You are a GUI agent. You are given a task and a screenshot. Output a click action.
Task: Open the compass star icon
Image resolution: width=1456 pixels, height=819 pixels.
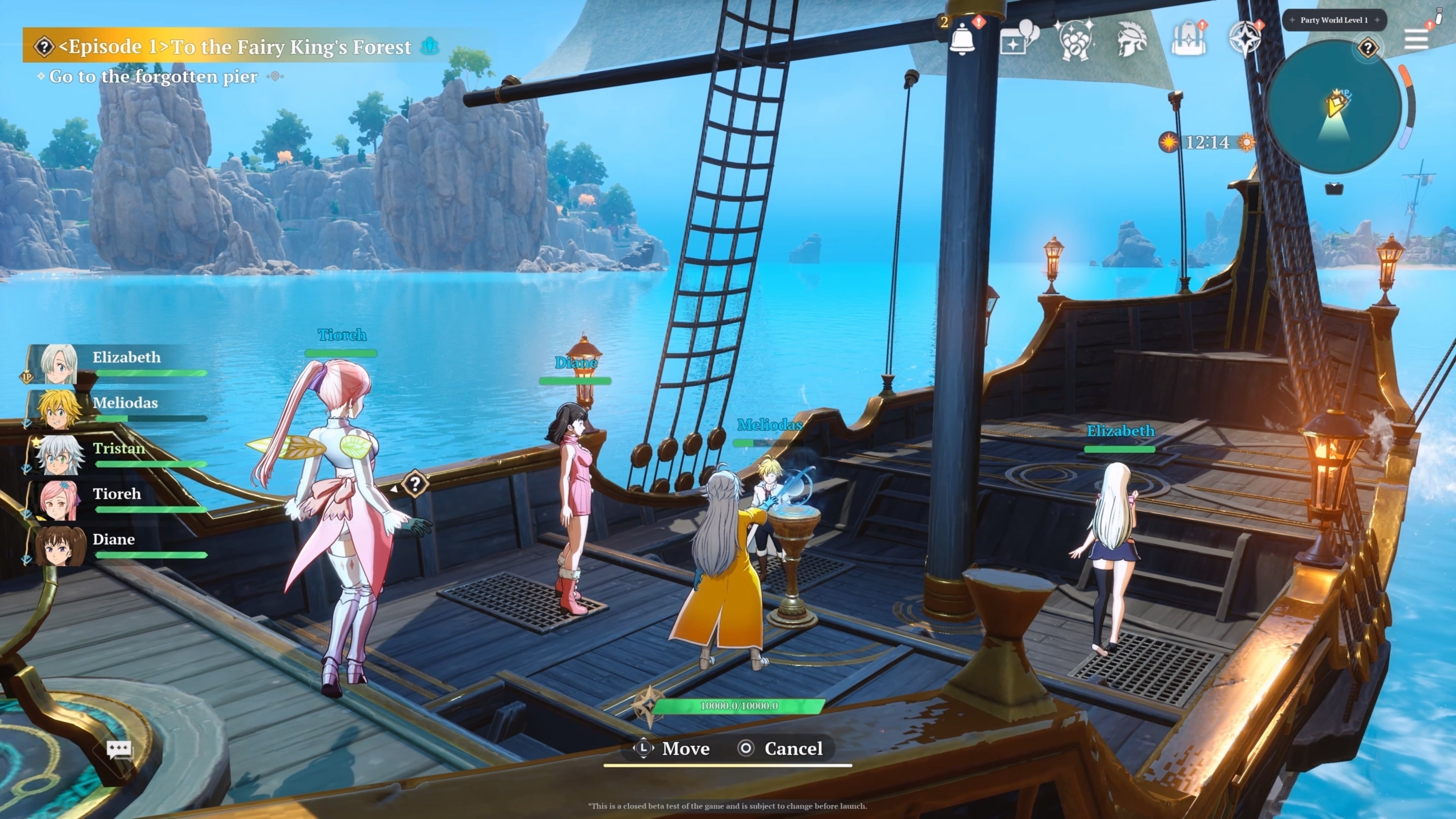(1244, 38)
